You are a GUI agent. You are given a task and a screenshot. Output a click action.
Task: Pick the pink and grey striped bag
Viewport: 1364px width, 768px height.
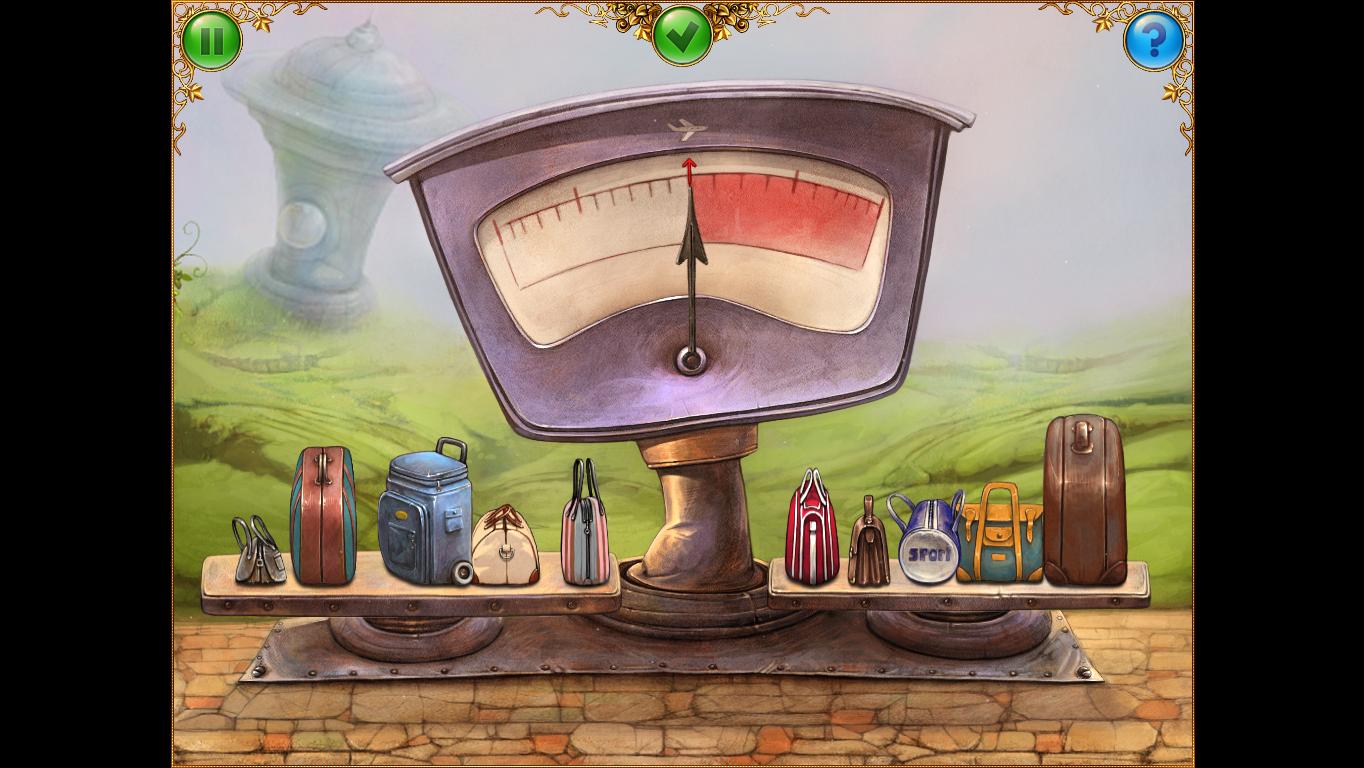click(585, 526)
